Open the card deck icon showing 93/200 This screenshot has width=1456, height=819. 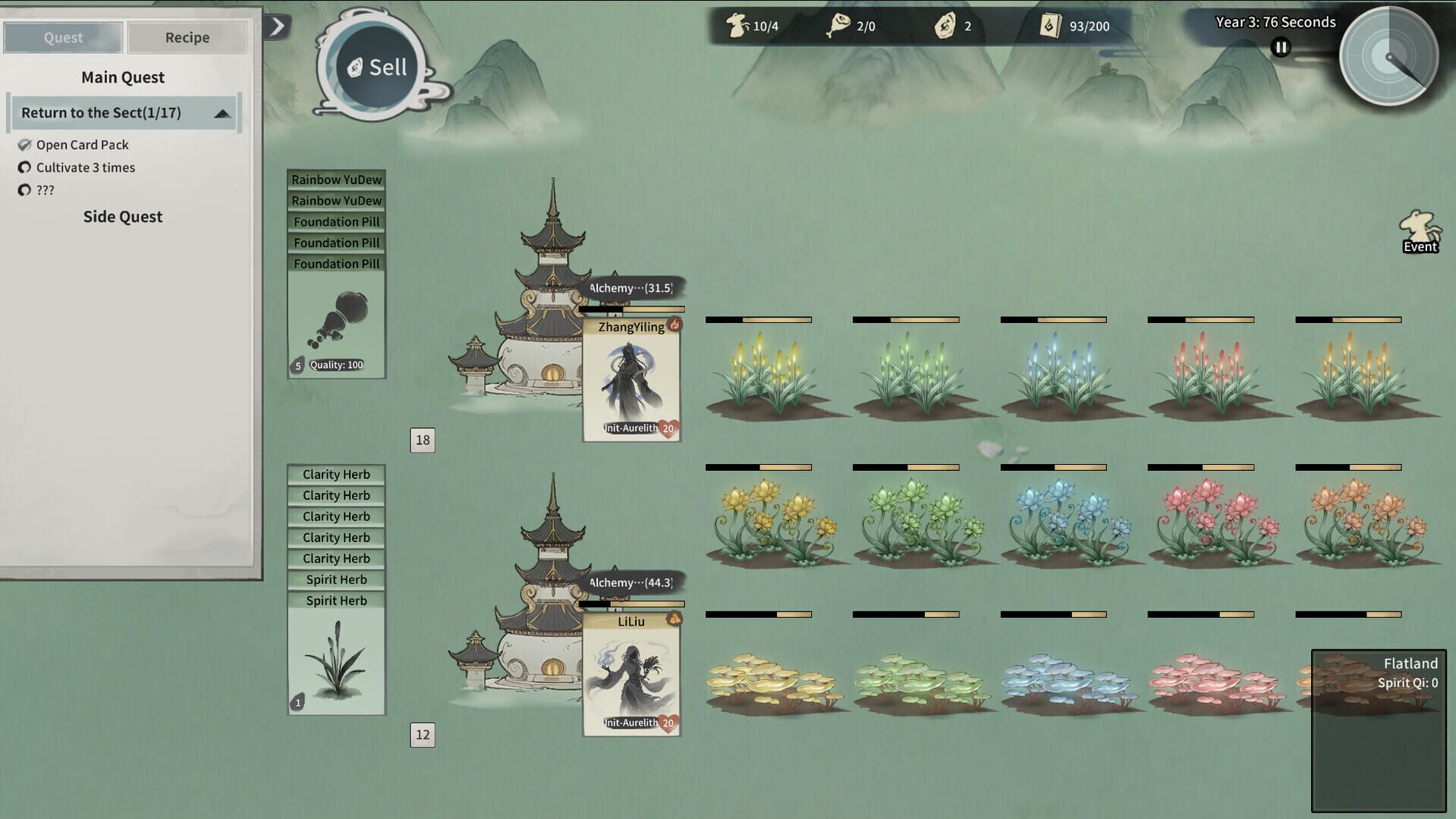coord(1050,25)
